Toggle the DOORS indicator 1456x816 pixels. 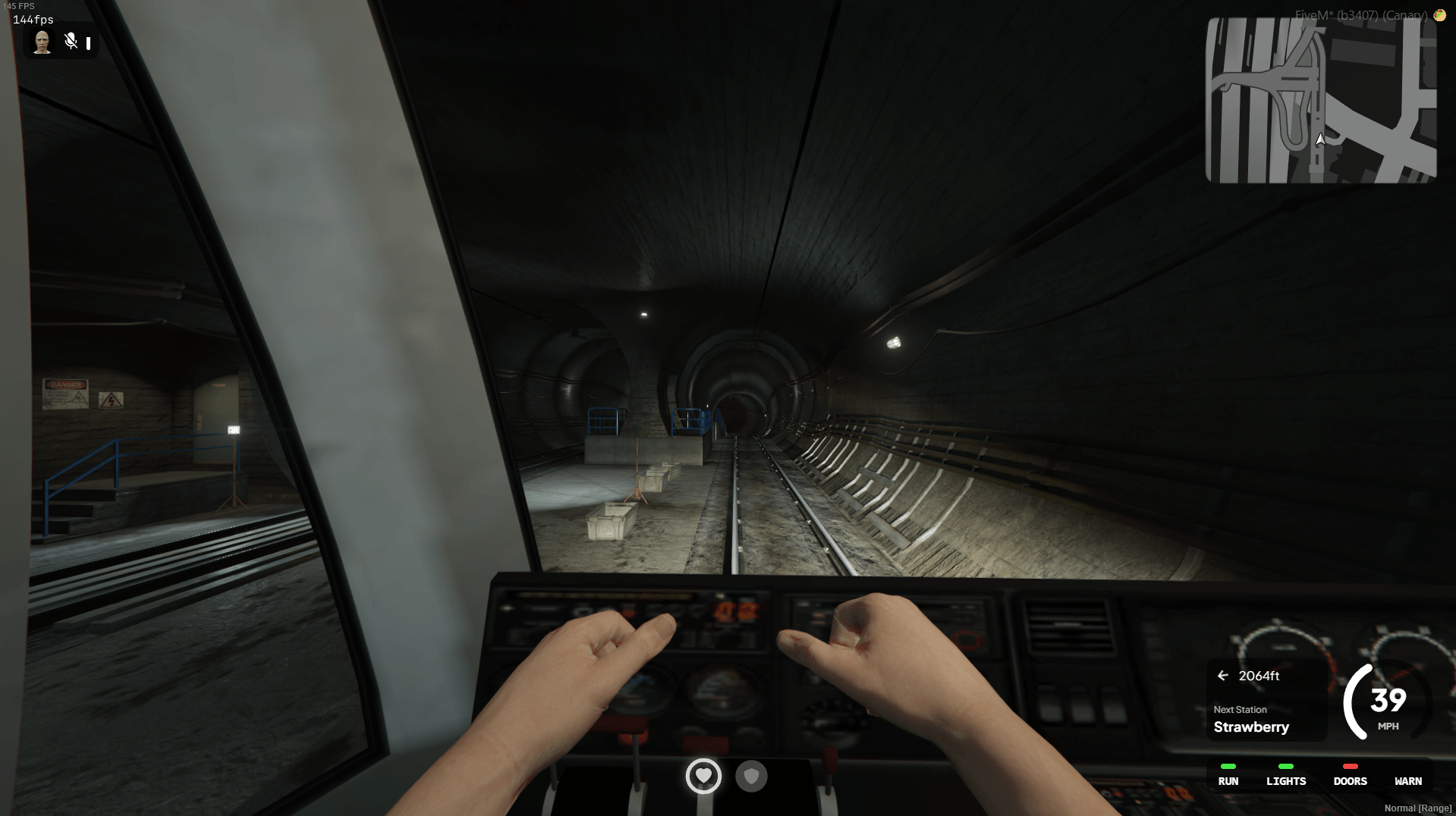[1351, 775]
